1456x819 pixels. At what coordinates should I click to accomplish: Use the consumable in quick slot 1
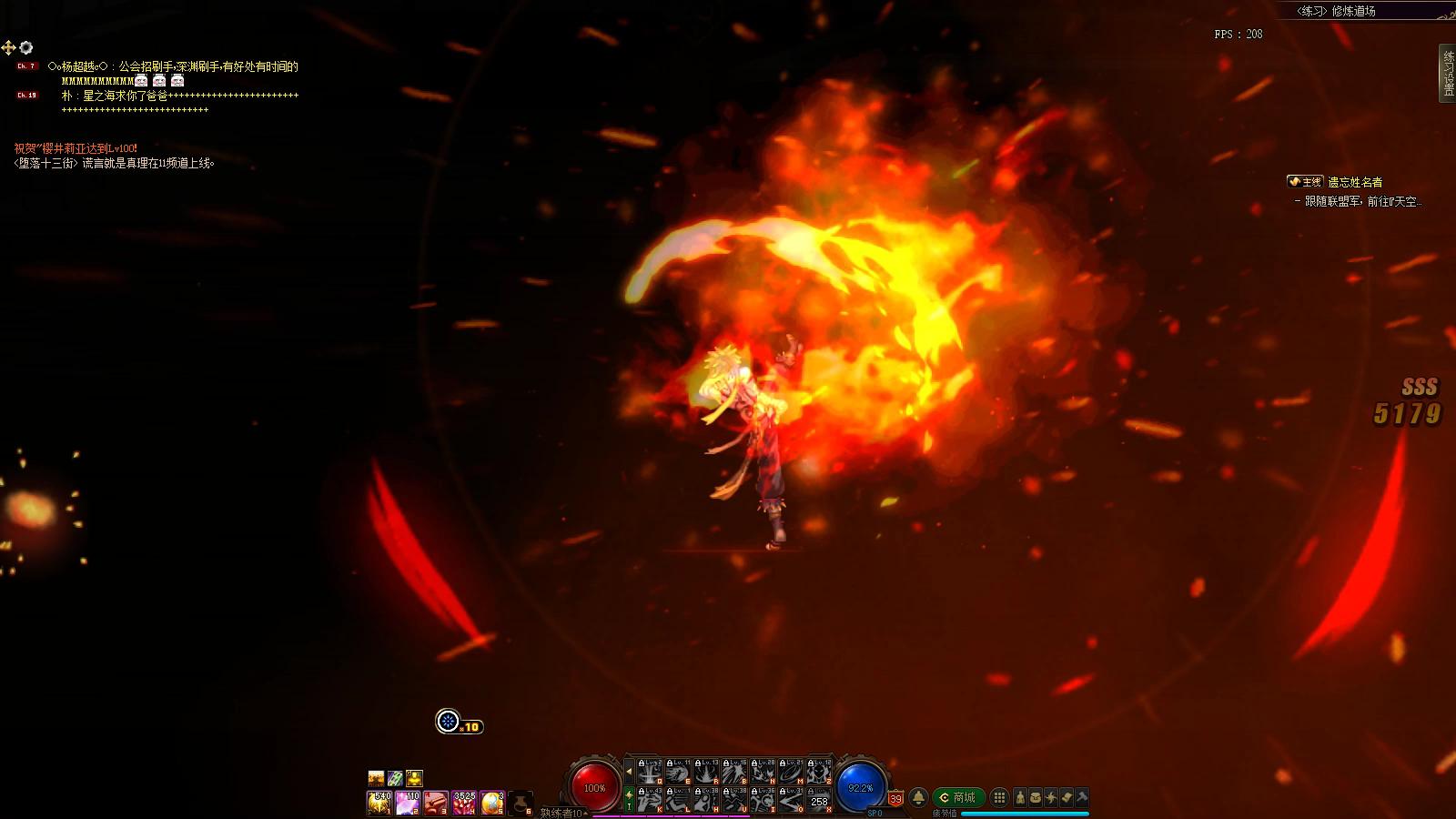coord(379,802)
